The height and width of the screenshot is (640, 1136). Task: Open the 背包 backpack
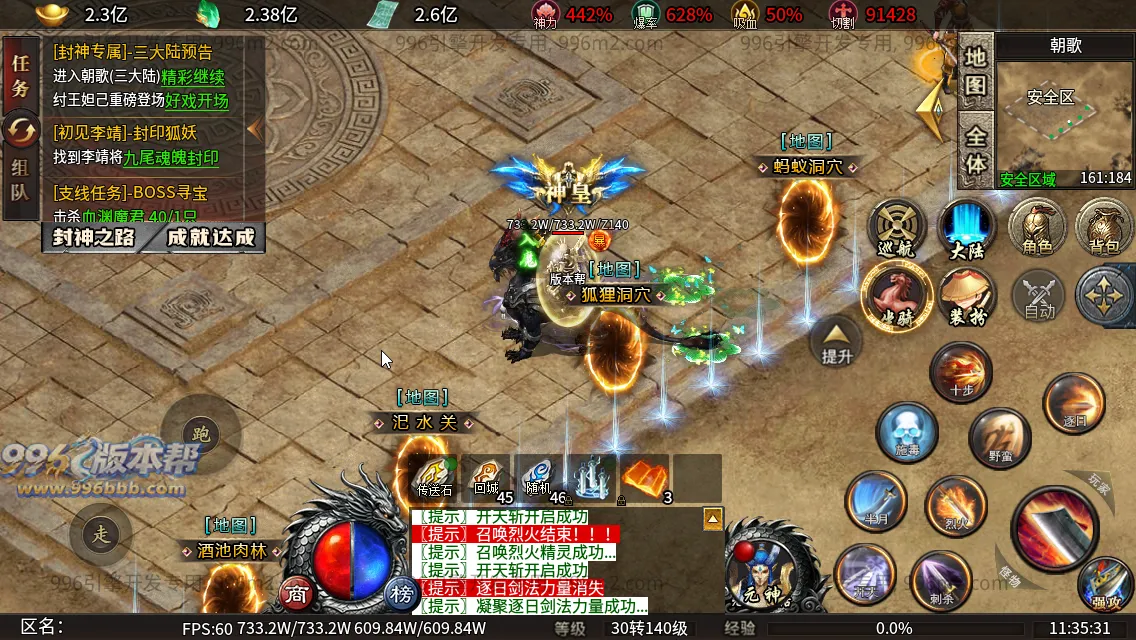point(1103,229)
